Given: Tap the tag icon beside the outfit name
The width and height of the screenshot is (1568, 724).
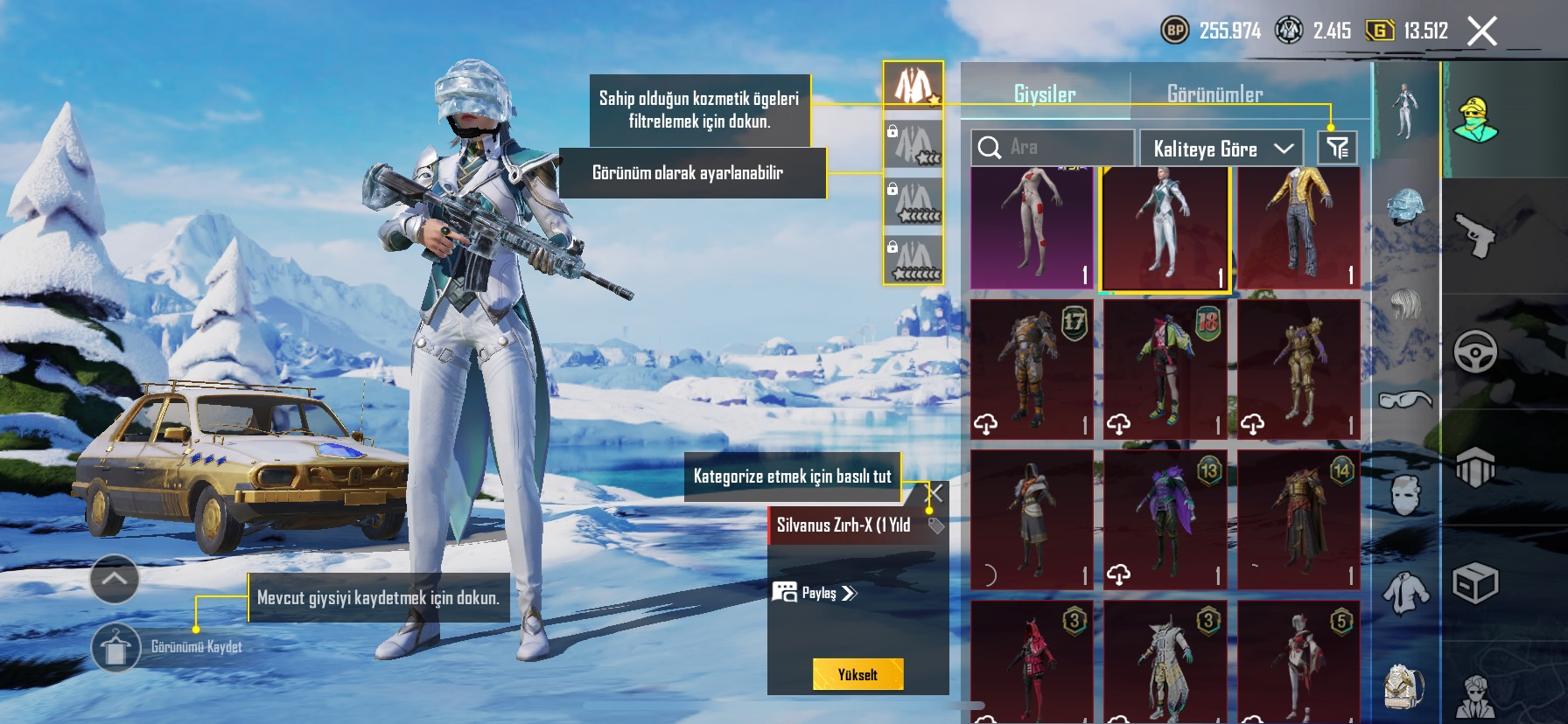Looking at the screenshot, I should tap(935, 526).
